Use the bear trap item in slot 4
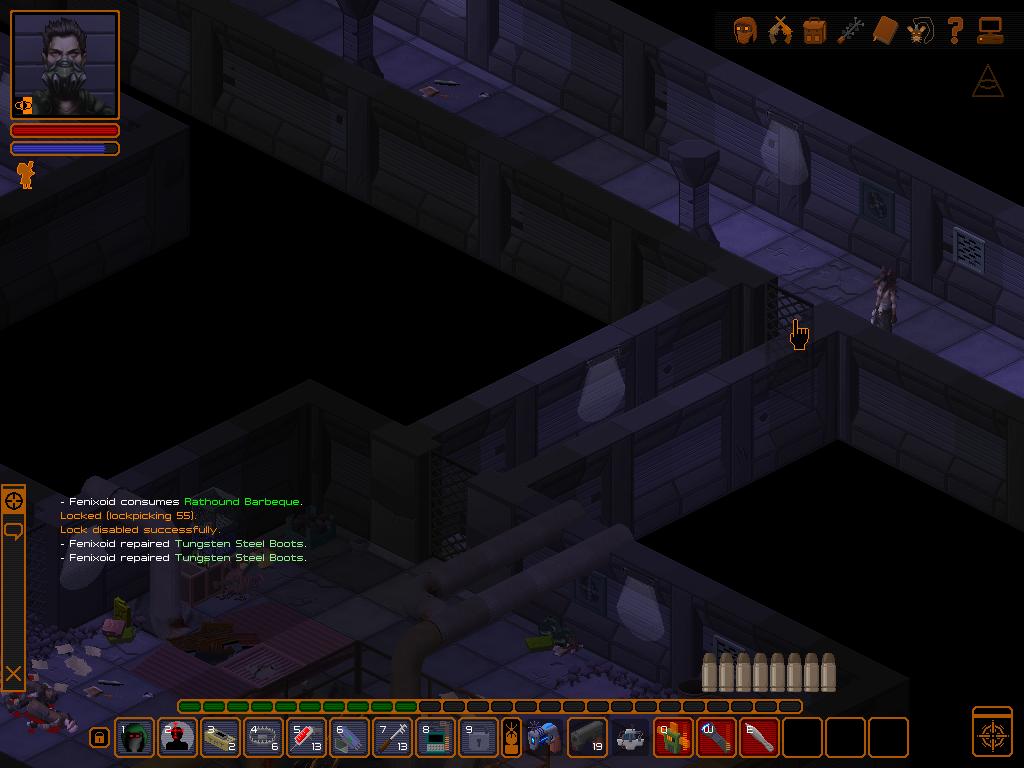Image resolution: width=1024 pixels, height=768 pixels. 264,738
